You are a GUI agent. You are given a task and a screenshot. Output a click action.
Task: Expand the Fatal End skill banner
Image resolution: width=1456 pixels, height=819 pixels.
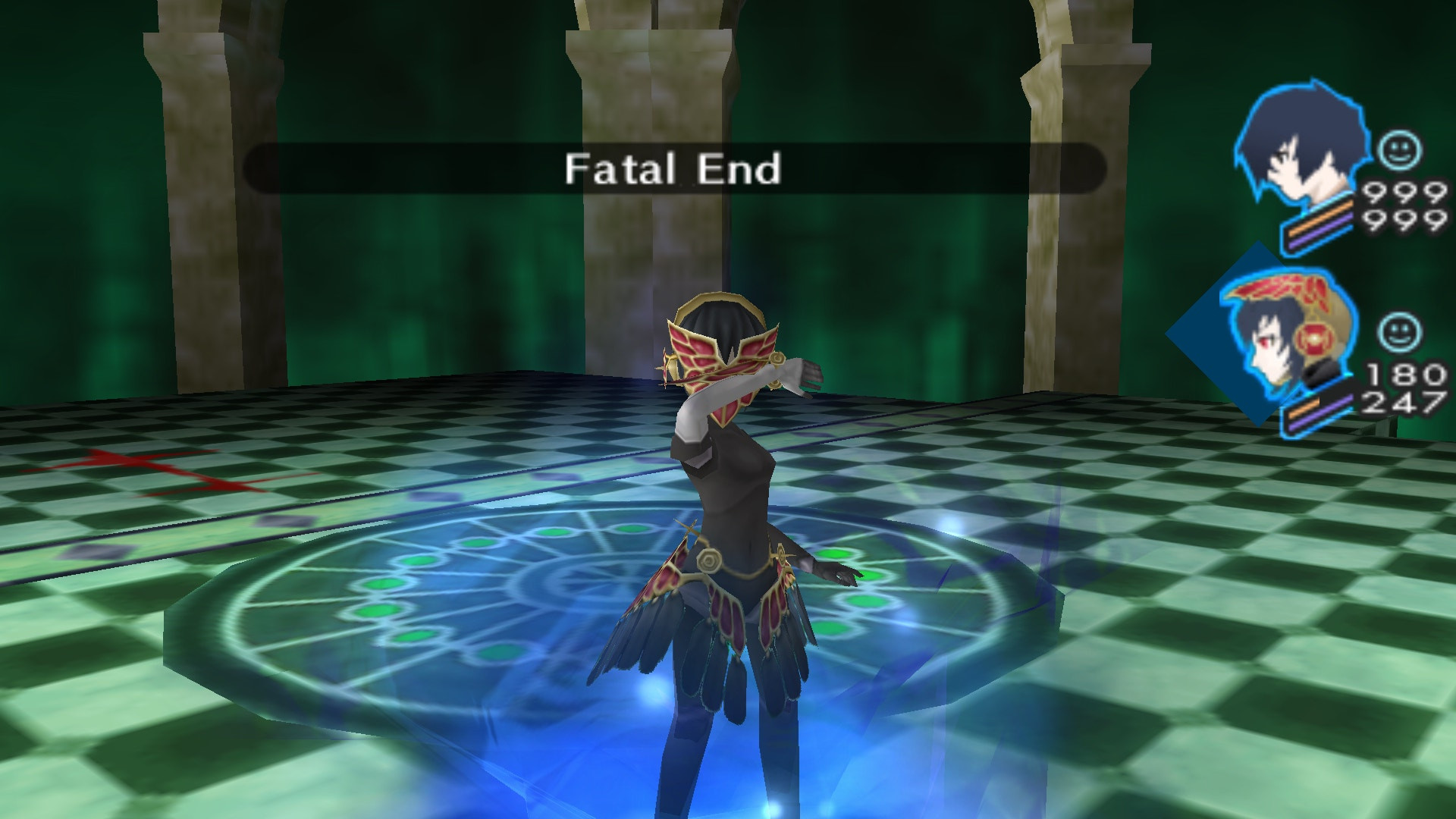tap(673, 171)
